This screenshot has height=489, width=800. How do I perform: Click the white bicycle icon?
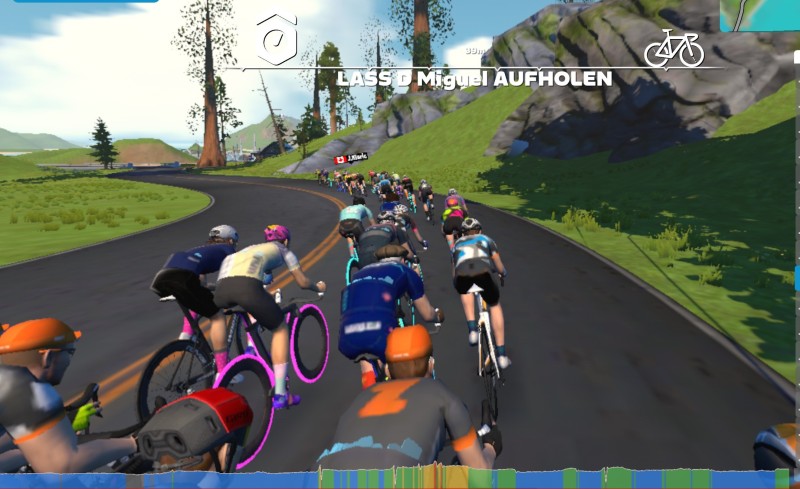[673, 48]
